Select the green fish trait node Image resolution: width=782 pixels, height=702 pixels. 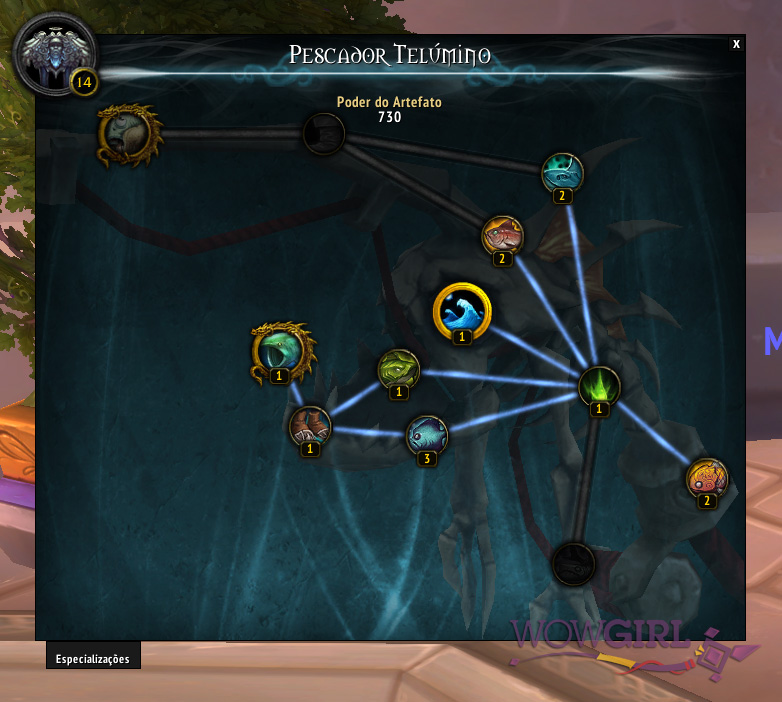pyautogui.click(x=398, y=369)
